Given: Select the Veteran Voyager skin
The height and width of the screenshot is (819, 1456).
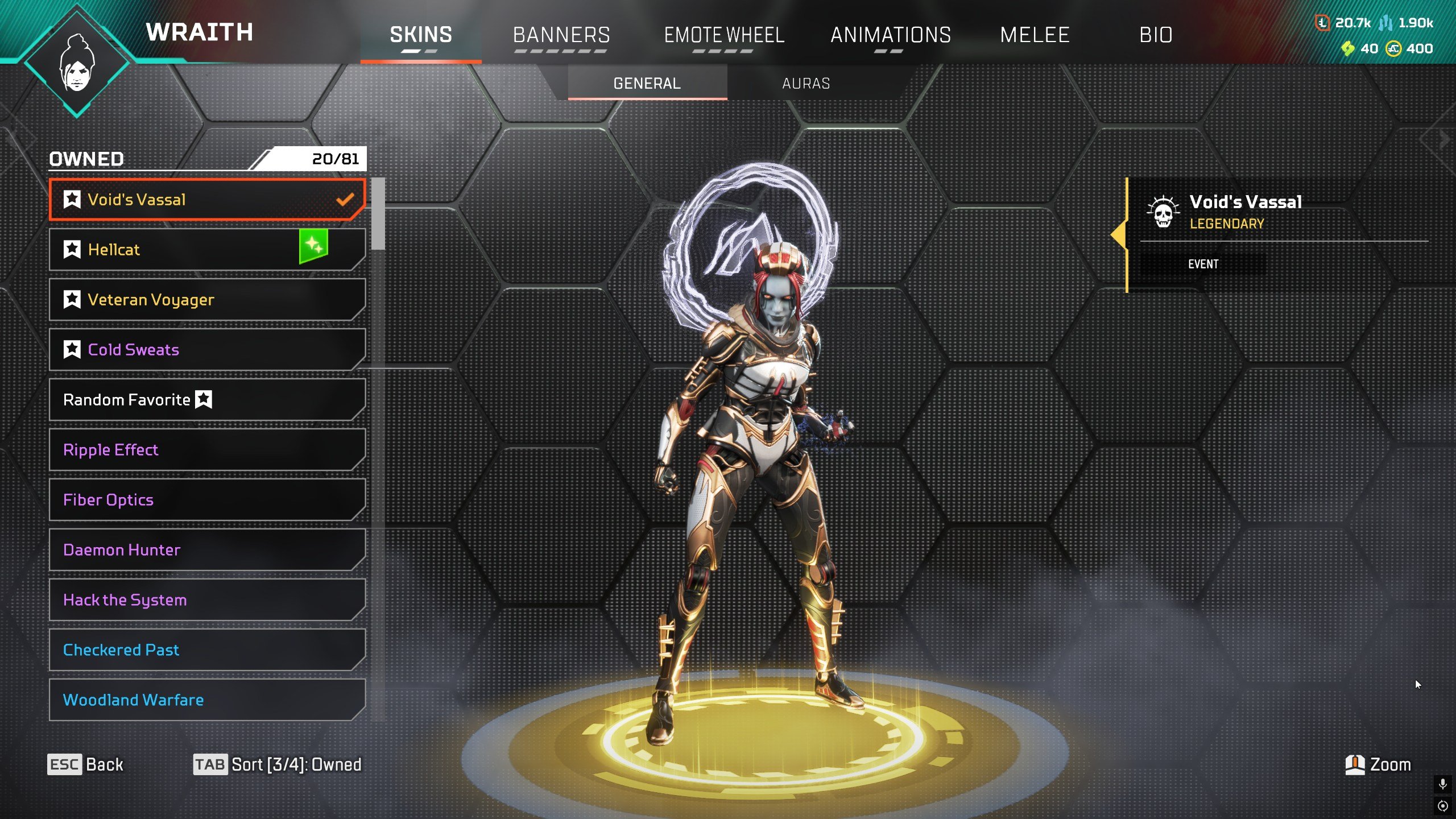Looking at the screenshot, I should point(207,300).
